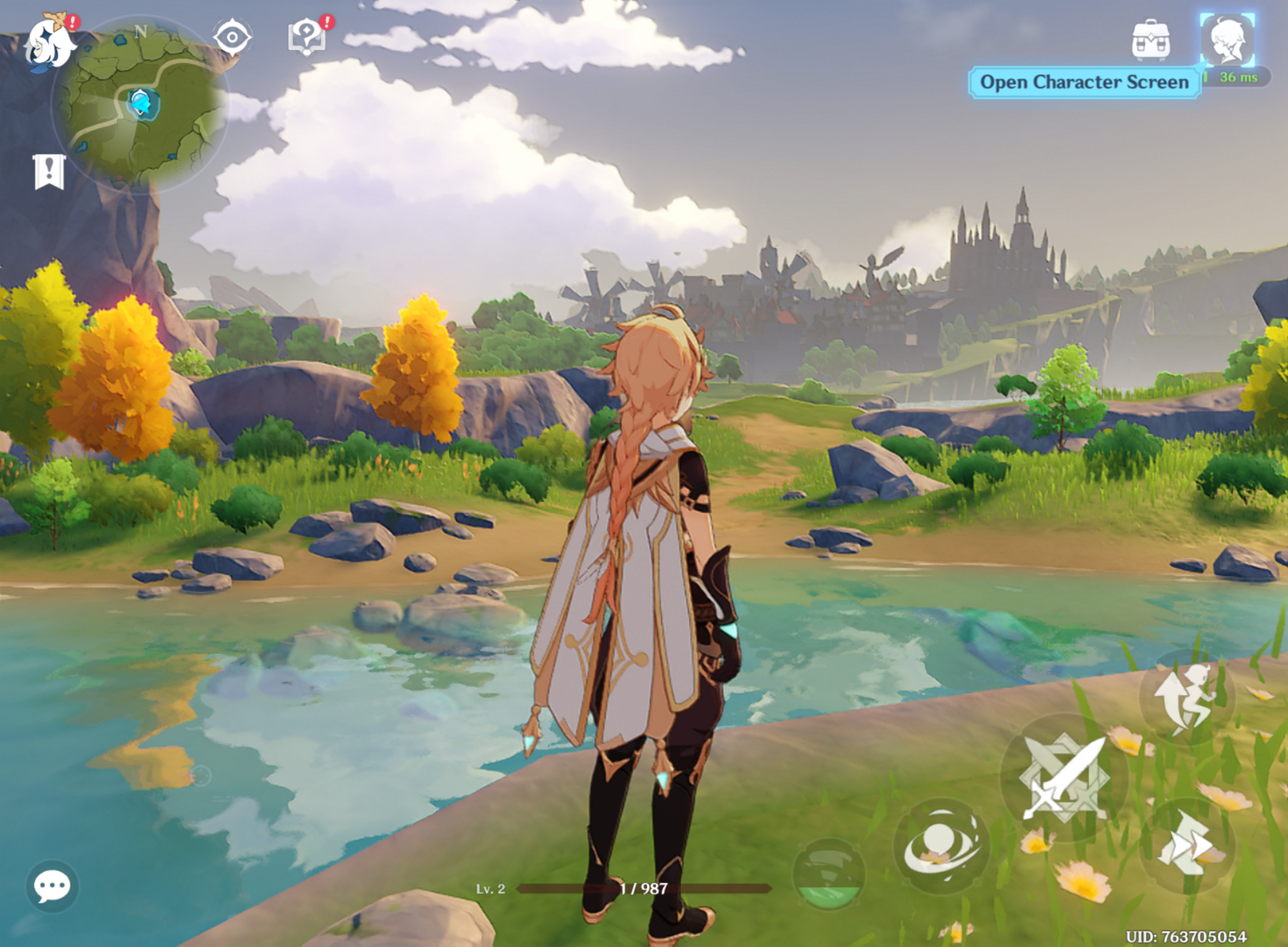Tap the North indicator on the minimap
Image resolution: width=1288 pixels, height=947 pixels.
[x=142, y=29]
